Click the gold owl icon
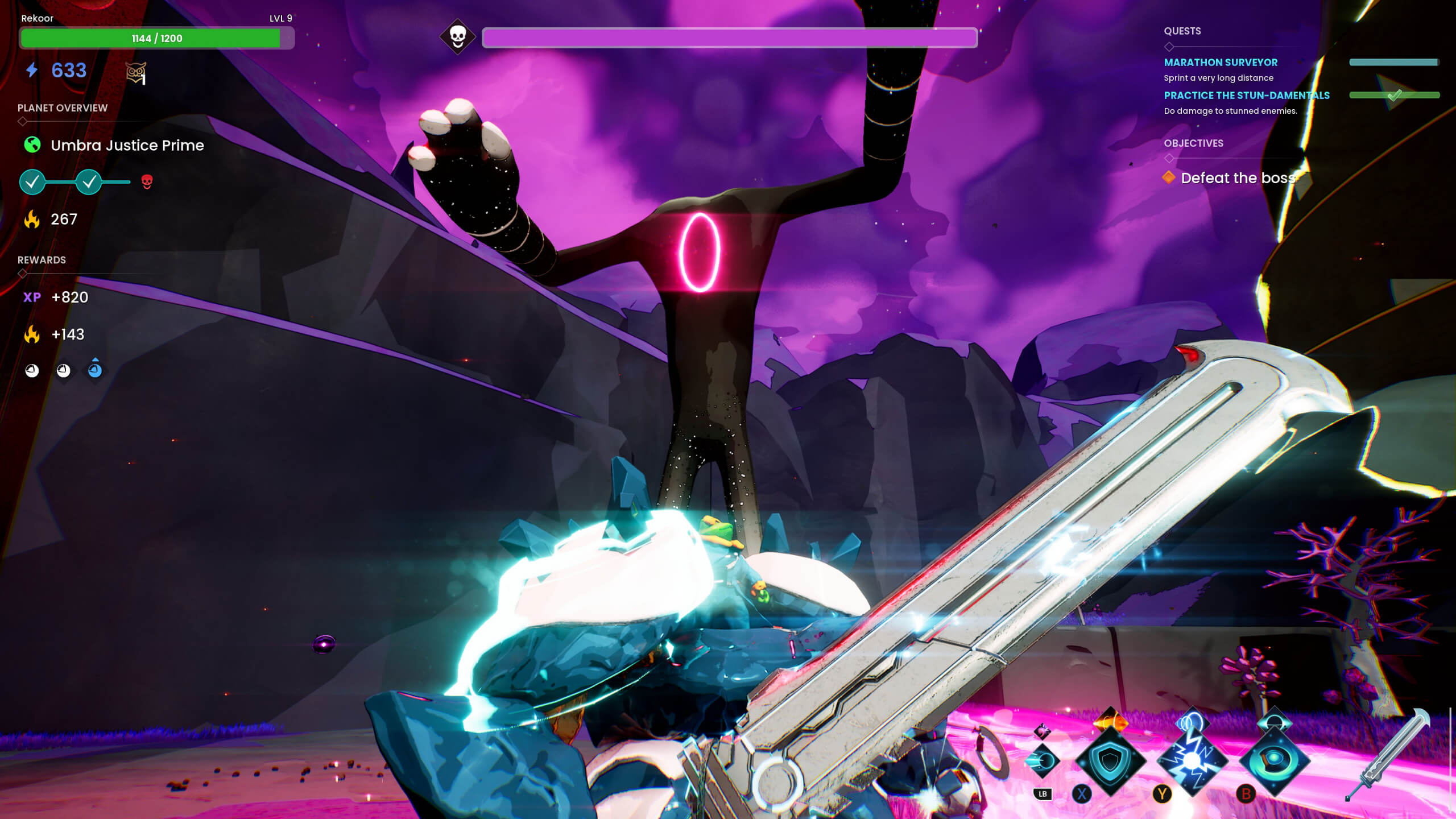The image size is (1456, 819). pos(135,72)
